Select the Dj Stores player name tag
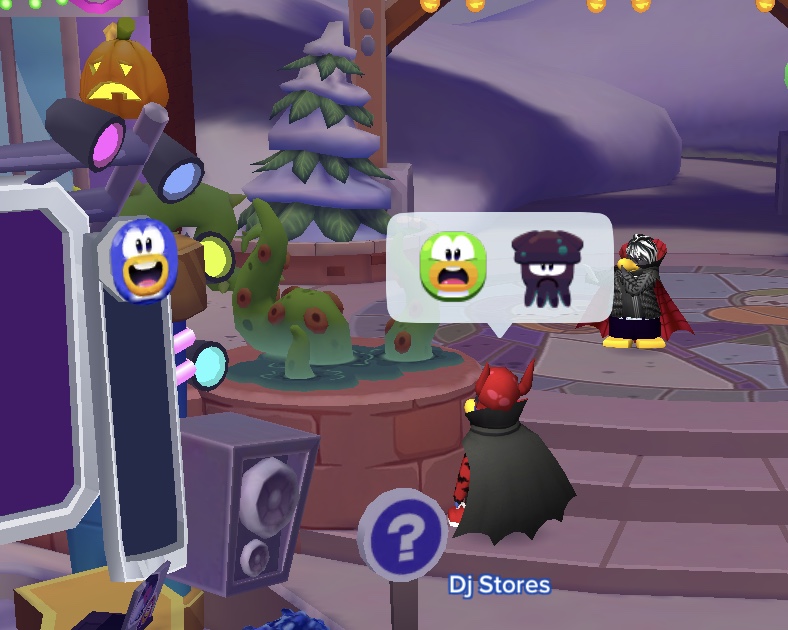Image resolution: width=788 pixels, height=630 pixels. [499, 584]
